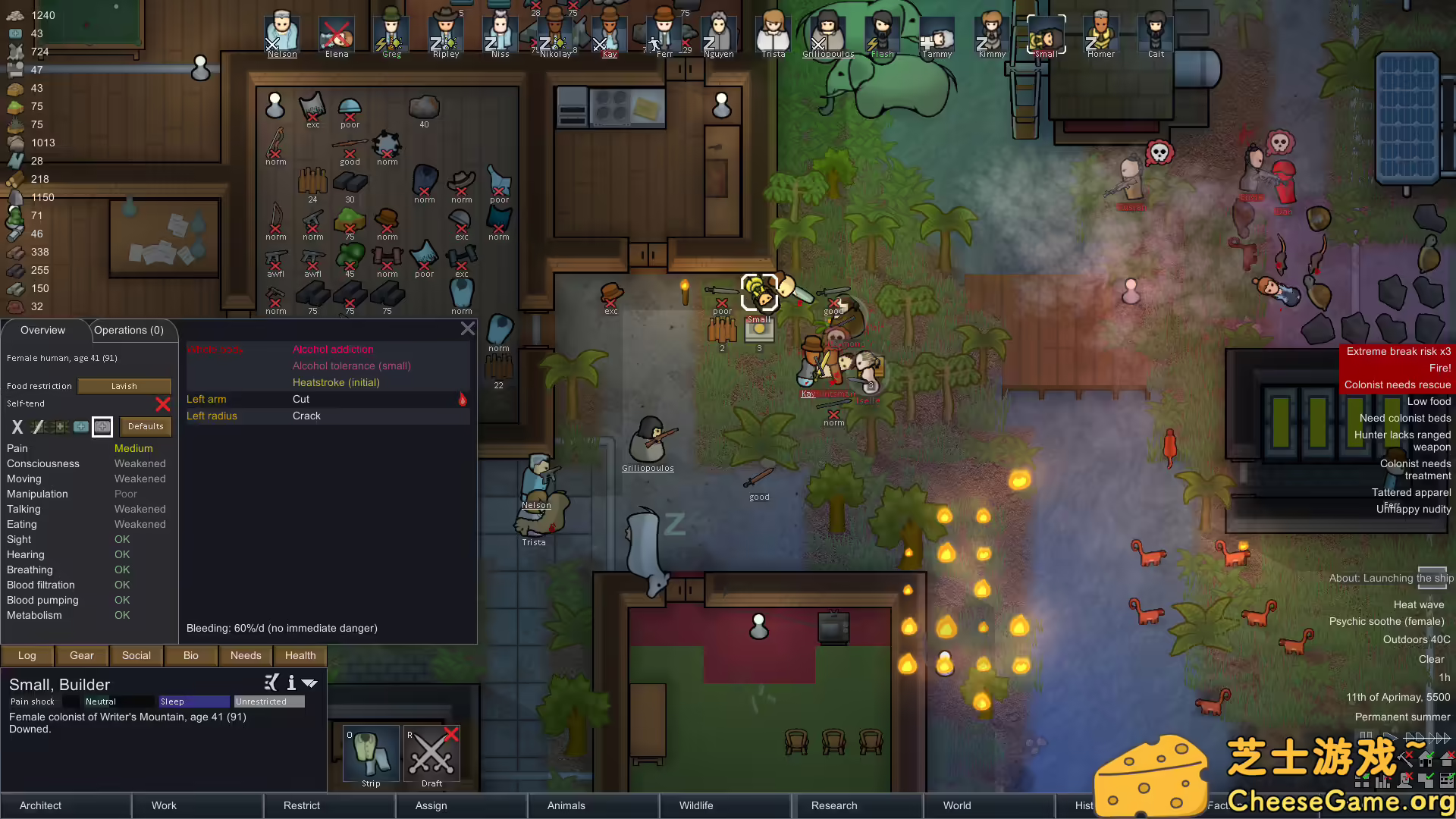The height and width of the screenshot is (819, 1456).
Task: Select the Draft gizmo for Small
Action: click(431, 755)
